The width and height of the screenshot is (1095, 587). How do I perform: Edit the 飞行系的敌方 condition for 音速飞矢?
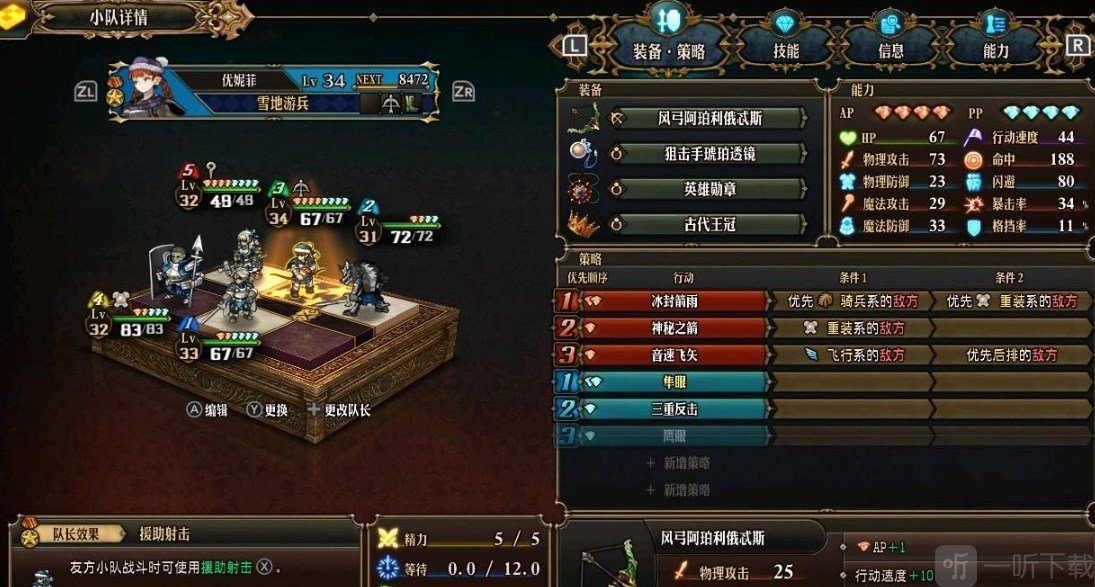(850, 355)
